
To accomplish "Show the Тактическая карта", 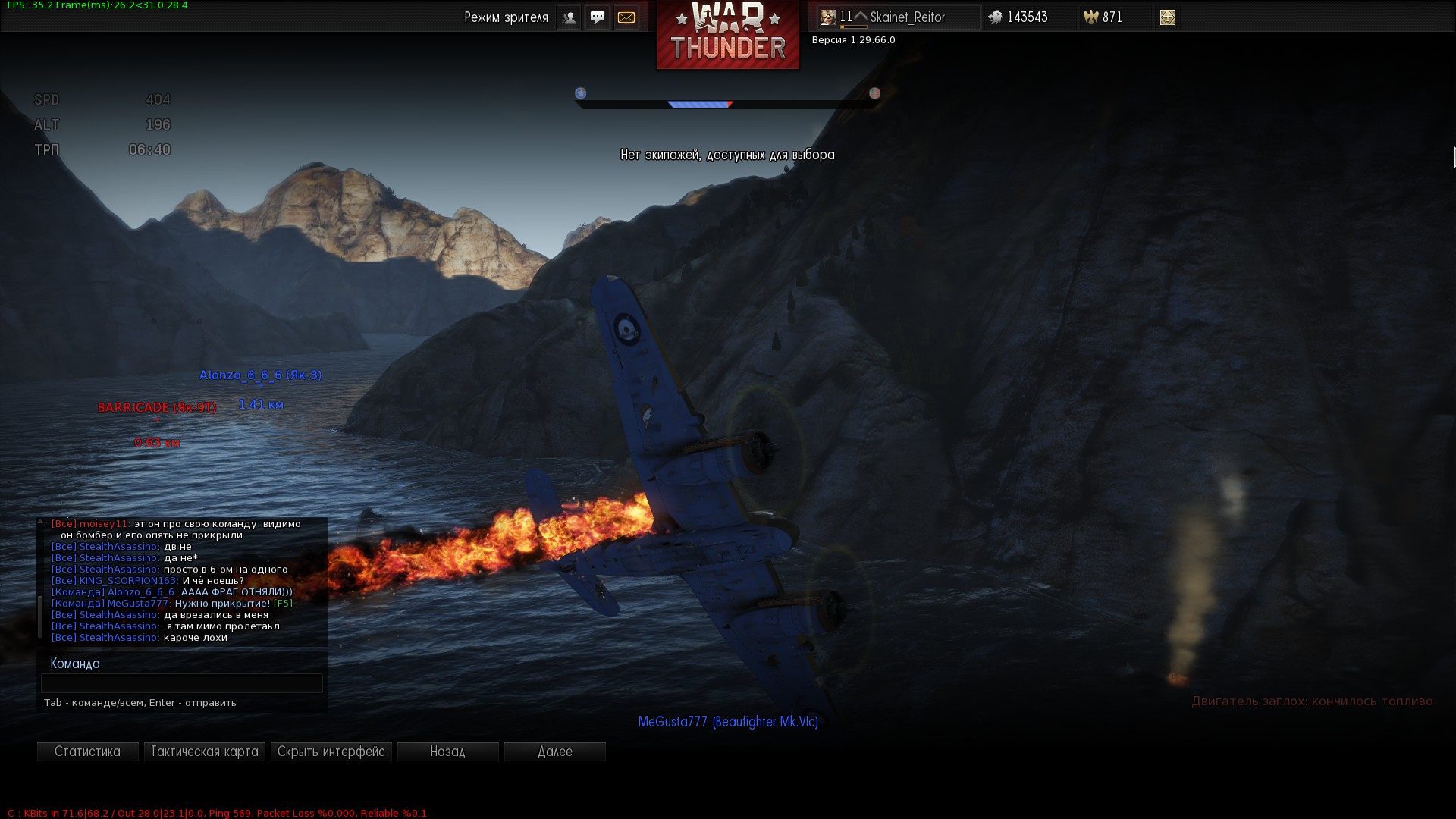I will click(x=204, y=752).
